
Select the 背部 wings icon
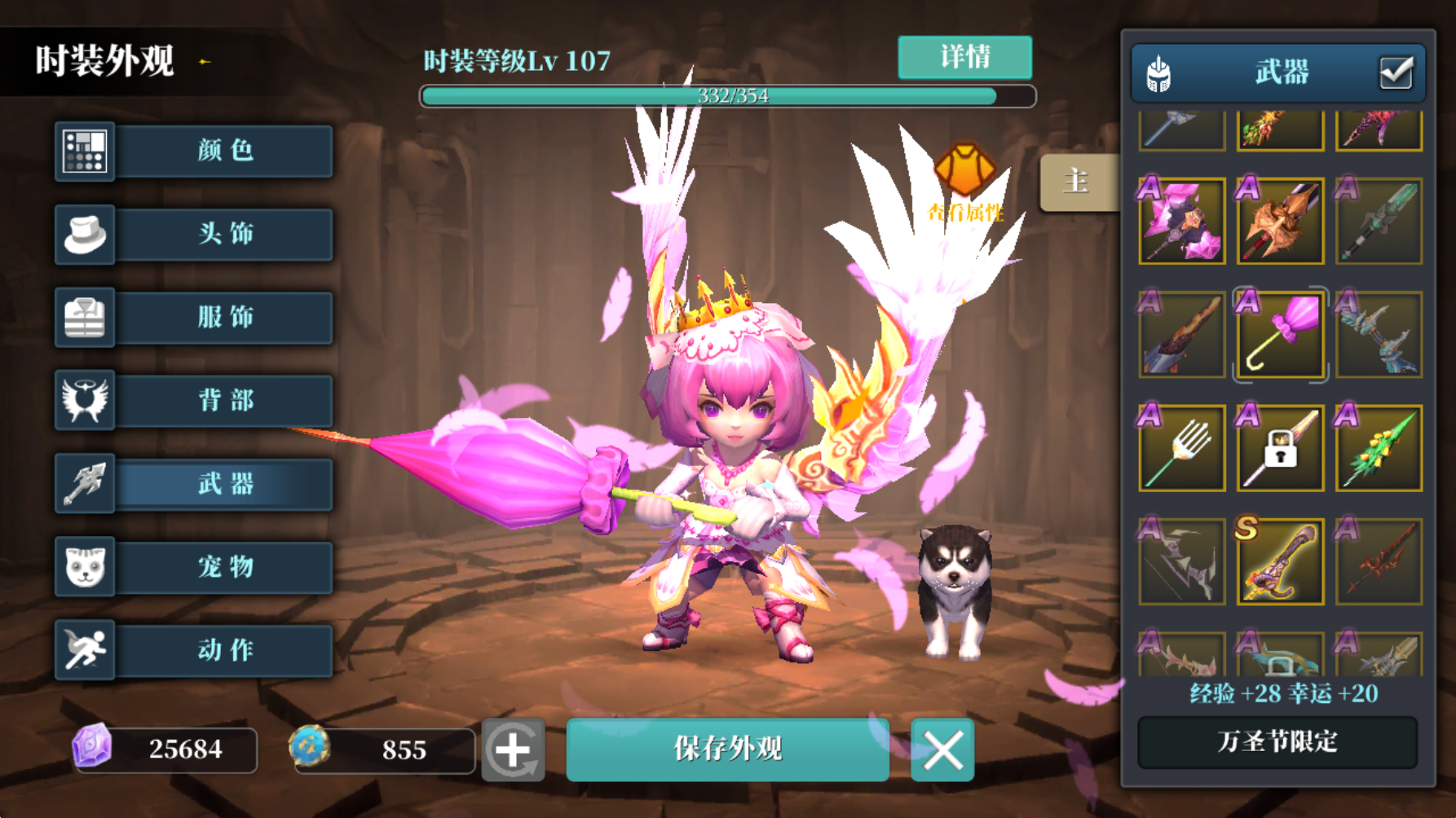tap(85, 401)
